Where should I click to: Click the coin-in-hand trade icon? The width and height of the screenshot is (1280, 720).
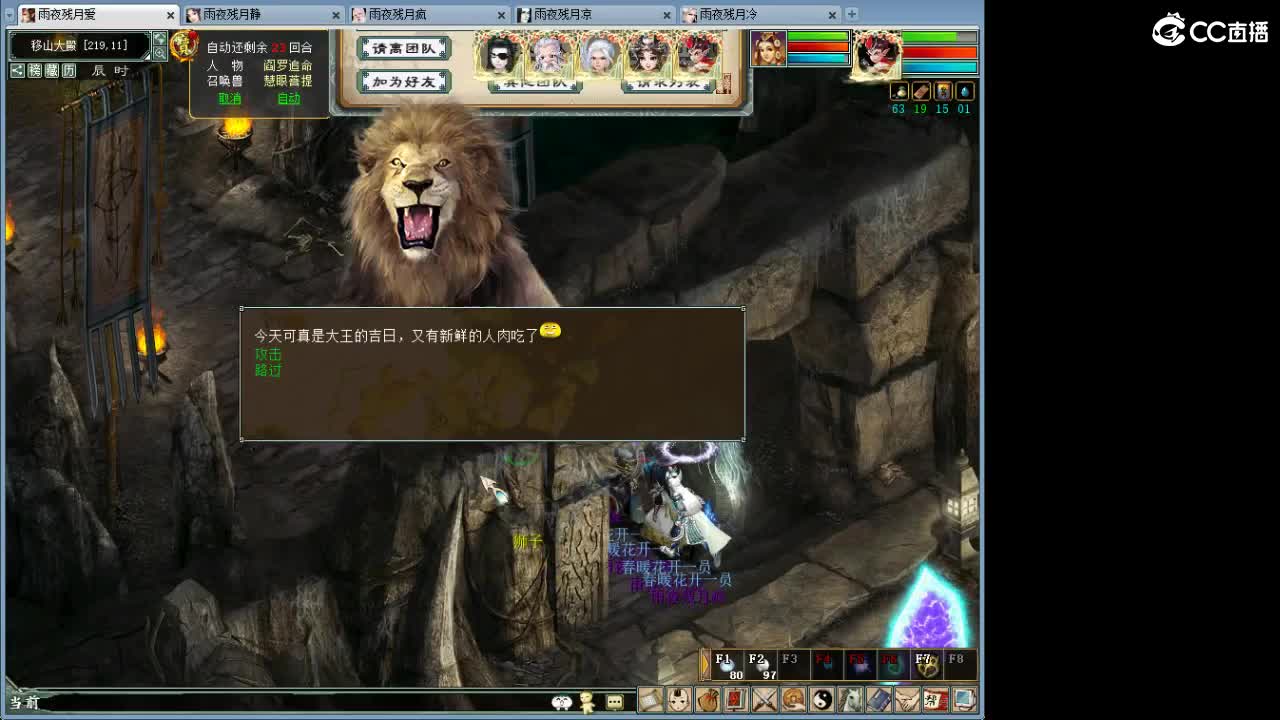point(795,700)
